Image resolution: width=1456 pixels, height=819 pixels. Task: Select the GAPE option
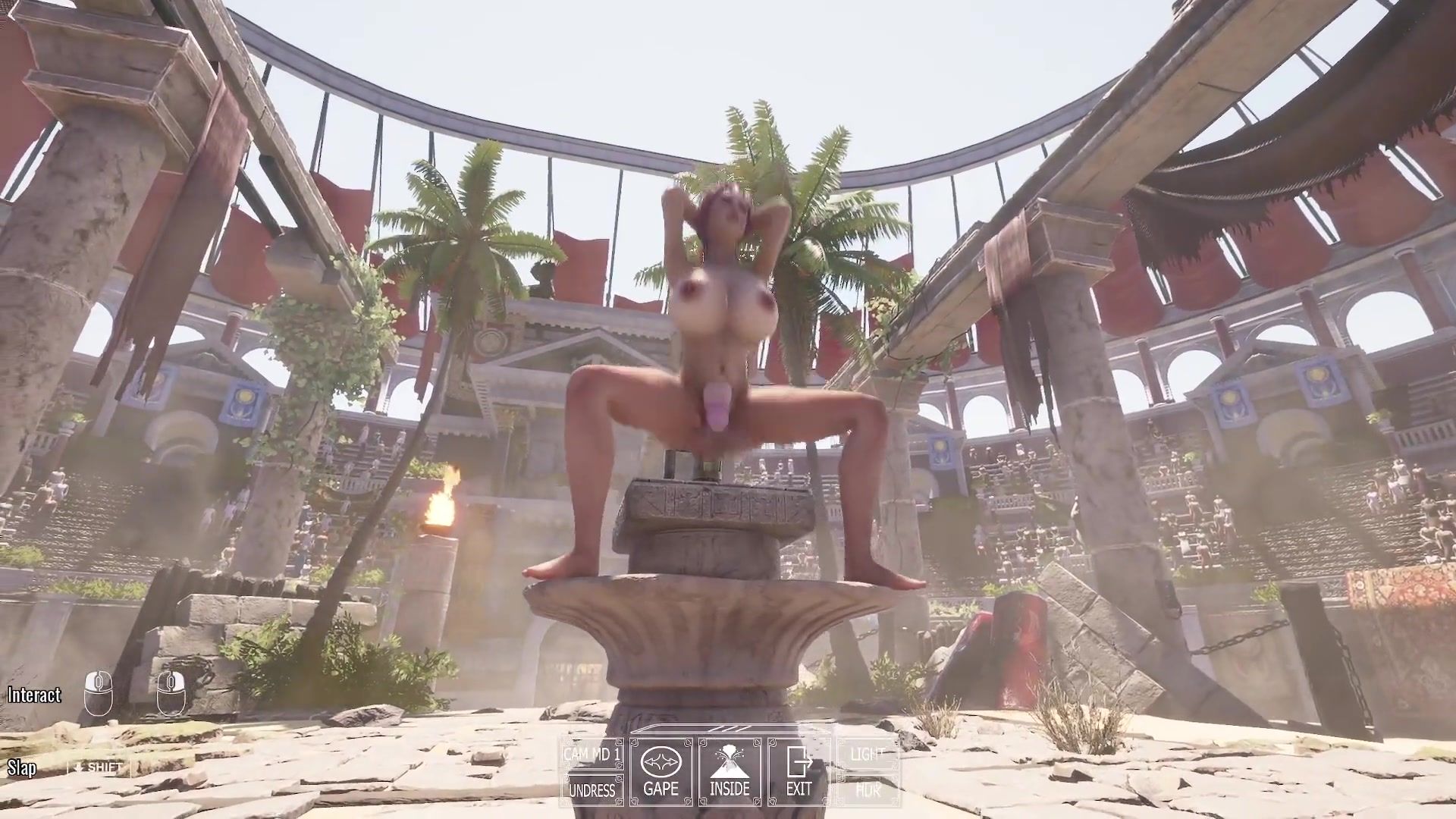click(x=661, y=771)
